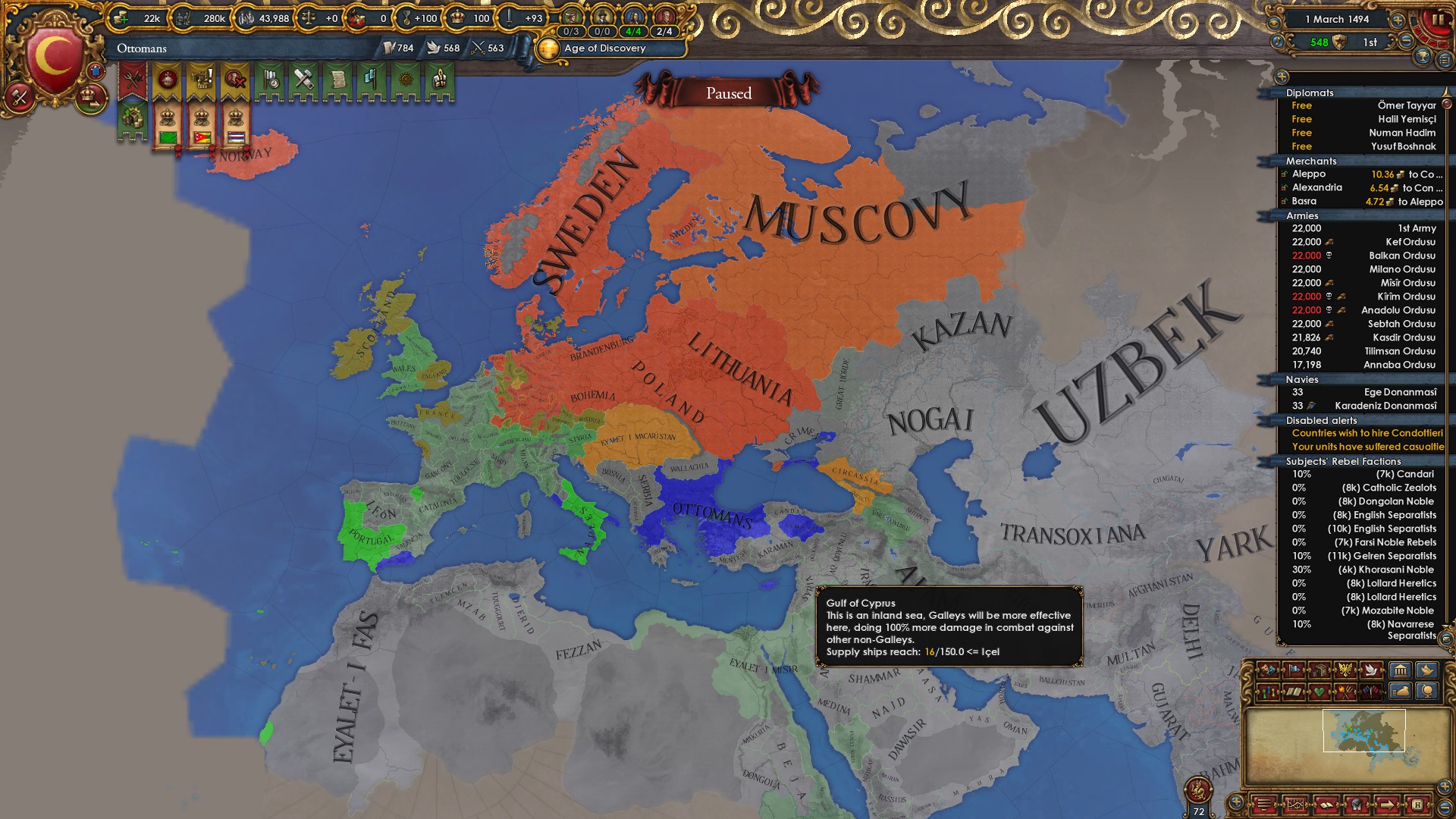Toggle the music note button
1456x819 pixels.
1278,42
